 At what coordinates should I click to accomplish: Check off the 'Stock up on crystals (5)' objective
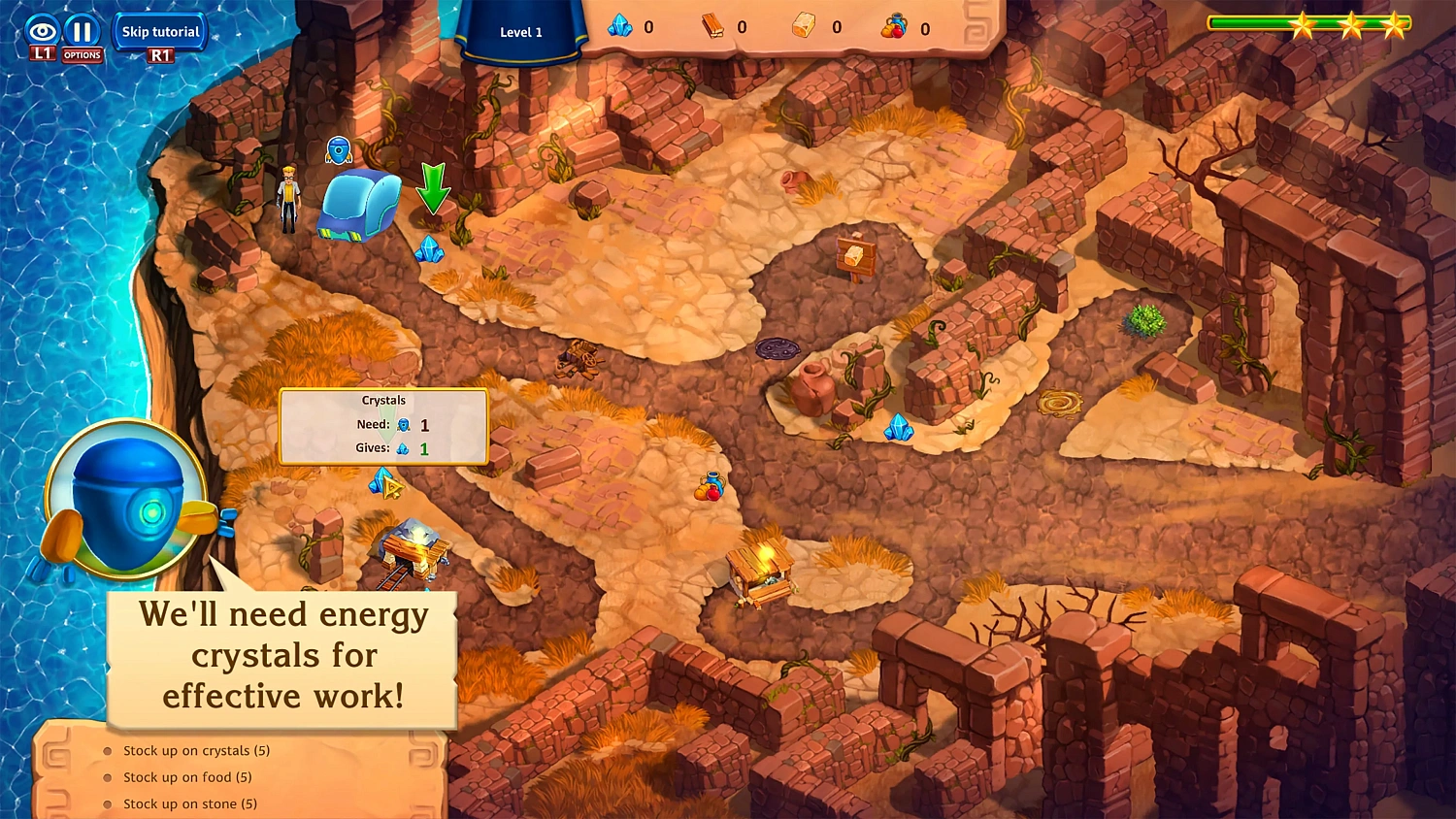[197, 750]
